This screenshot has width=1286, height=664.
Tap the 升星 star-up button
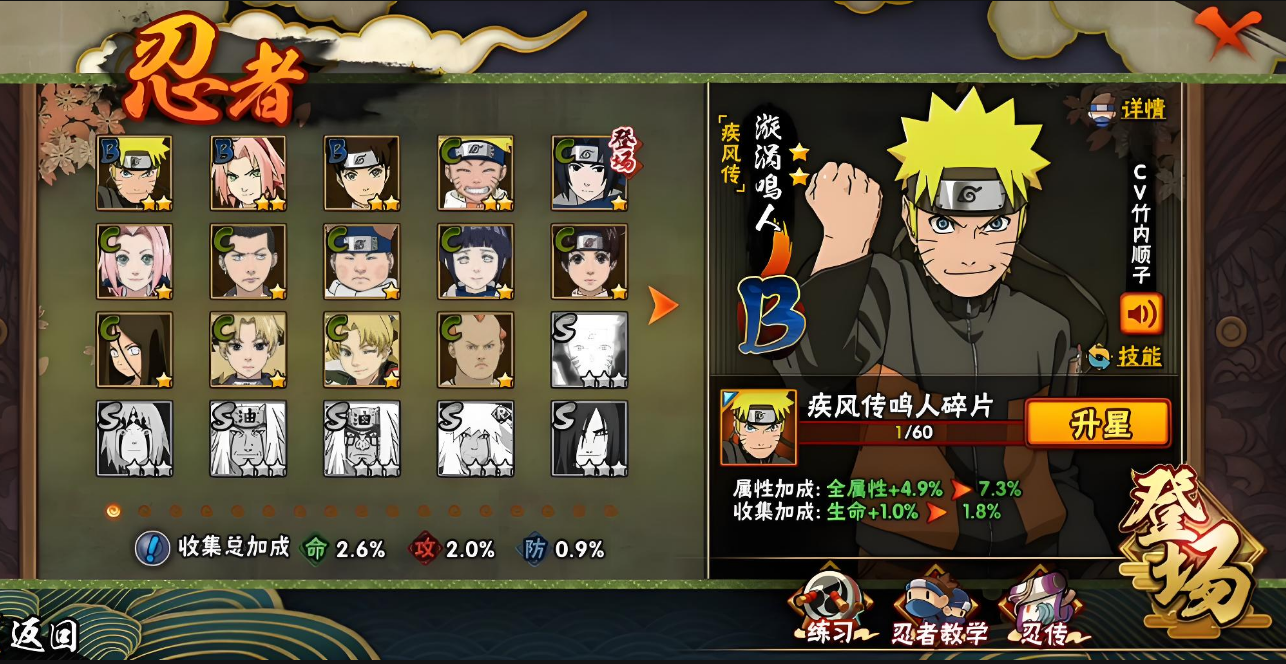coord(1098,424)
